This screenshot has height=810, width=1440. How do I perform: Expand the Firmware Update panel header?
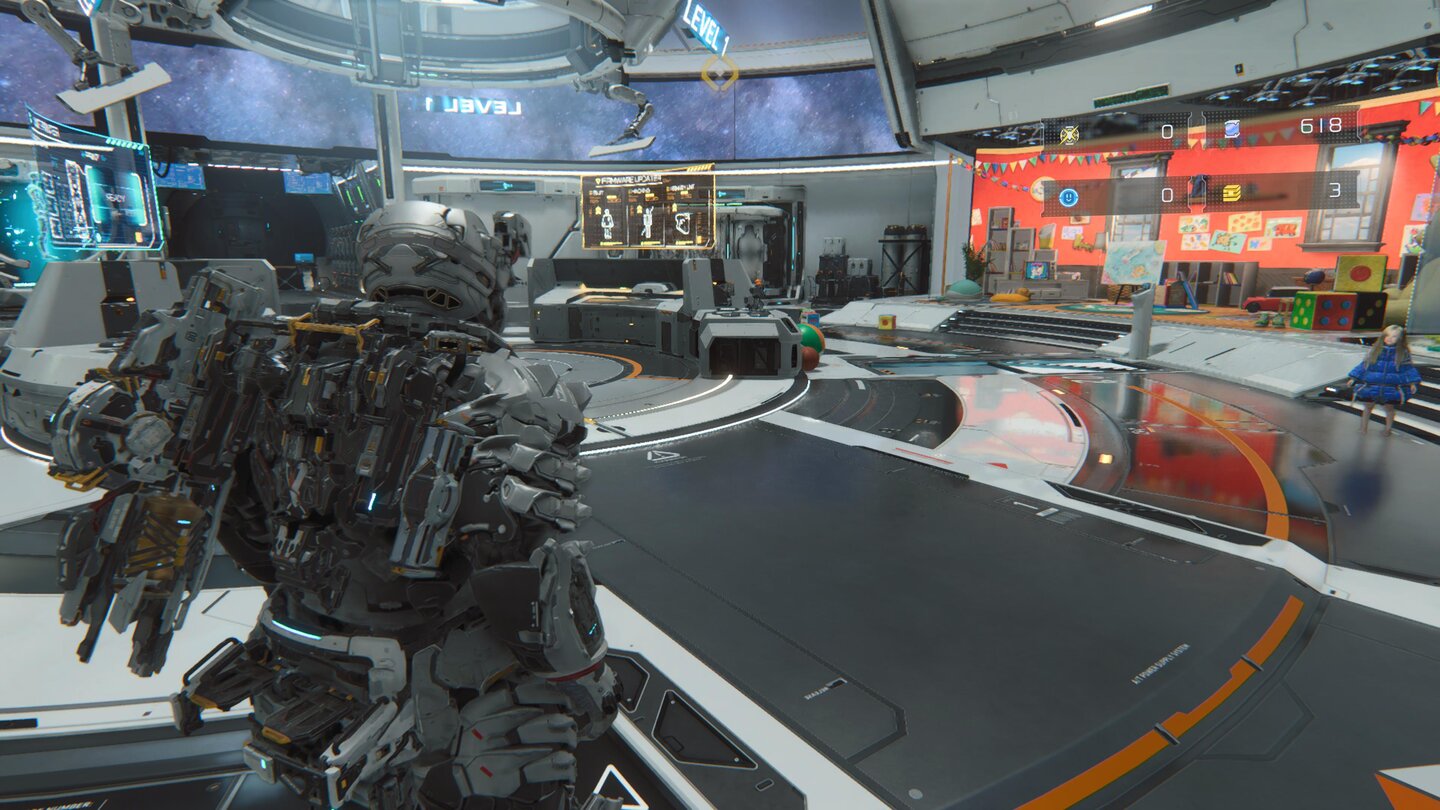pyautogui.click(x=628, y=179)
